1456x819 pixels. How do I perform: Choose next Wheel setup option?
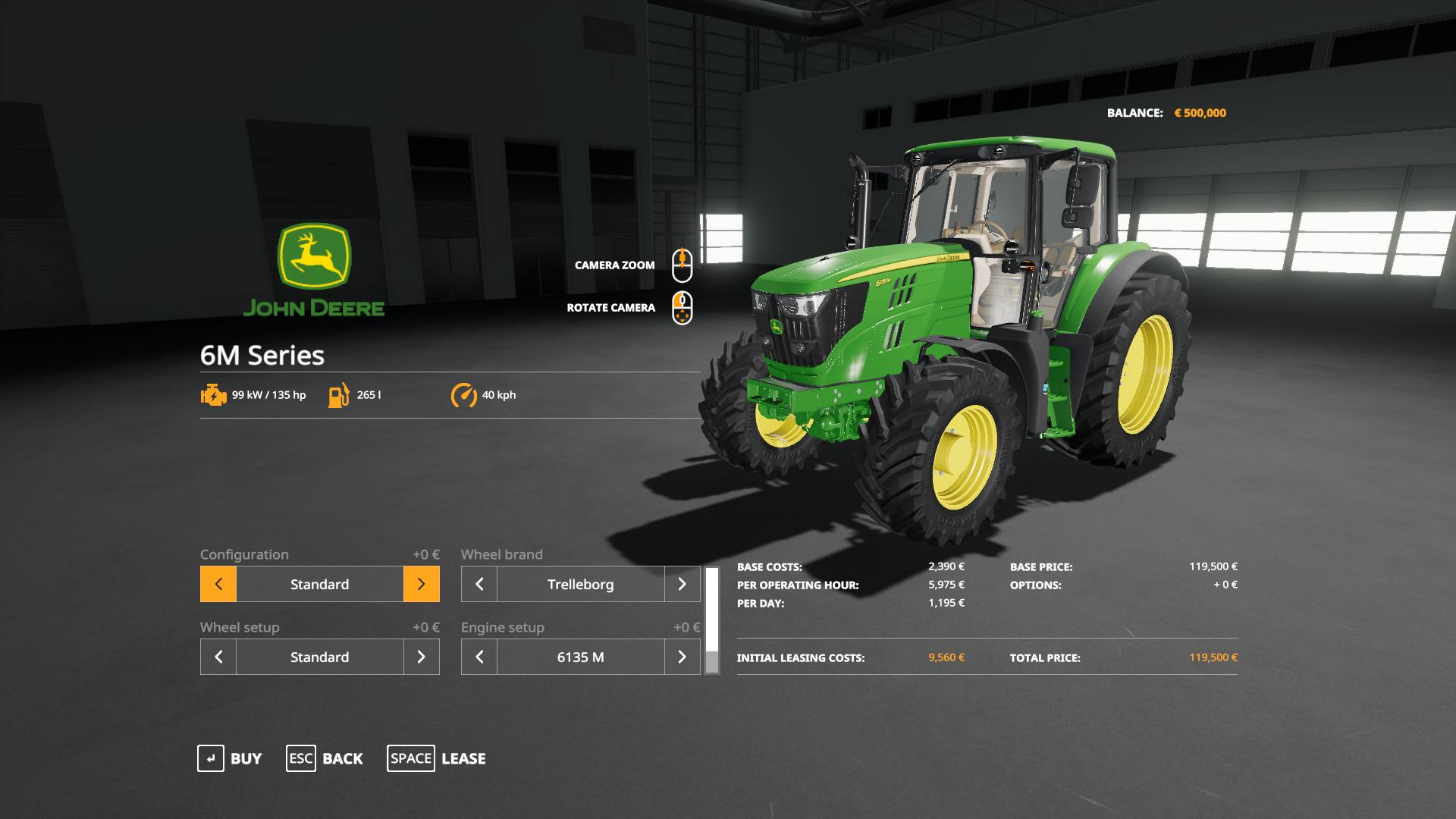tap(422, 657)
